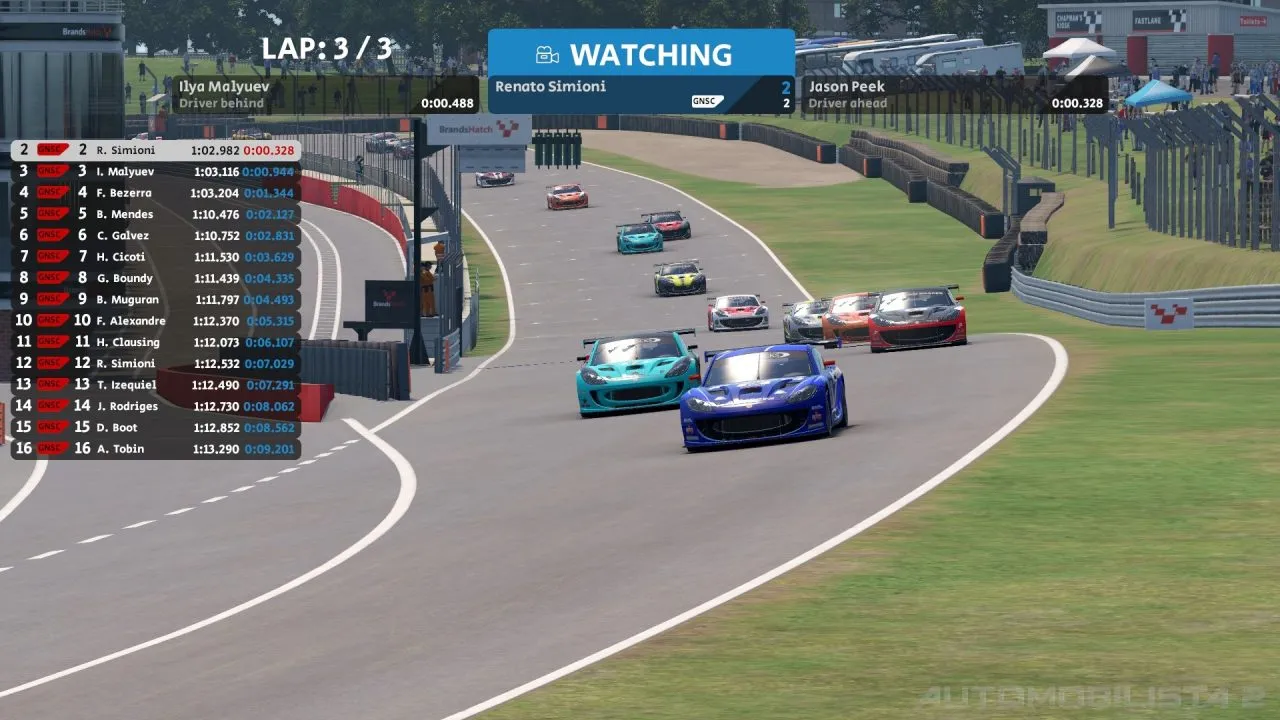The image size is (1280, 720).
Task: Choose F. Bezerra's leaderboard row
Action: pyautogui.click(x=155, y=193)
